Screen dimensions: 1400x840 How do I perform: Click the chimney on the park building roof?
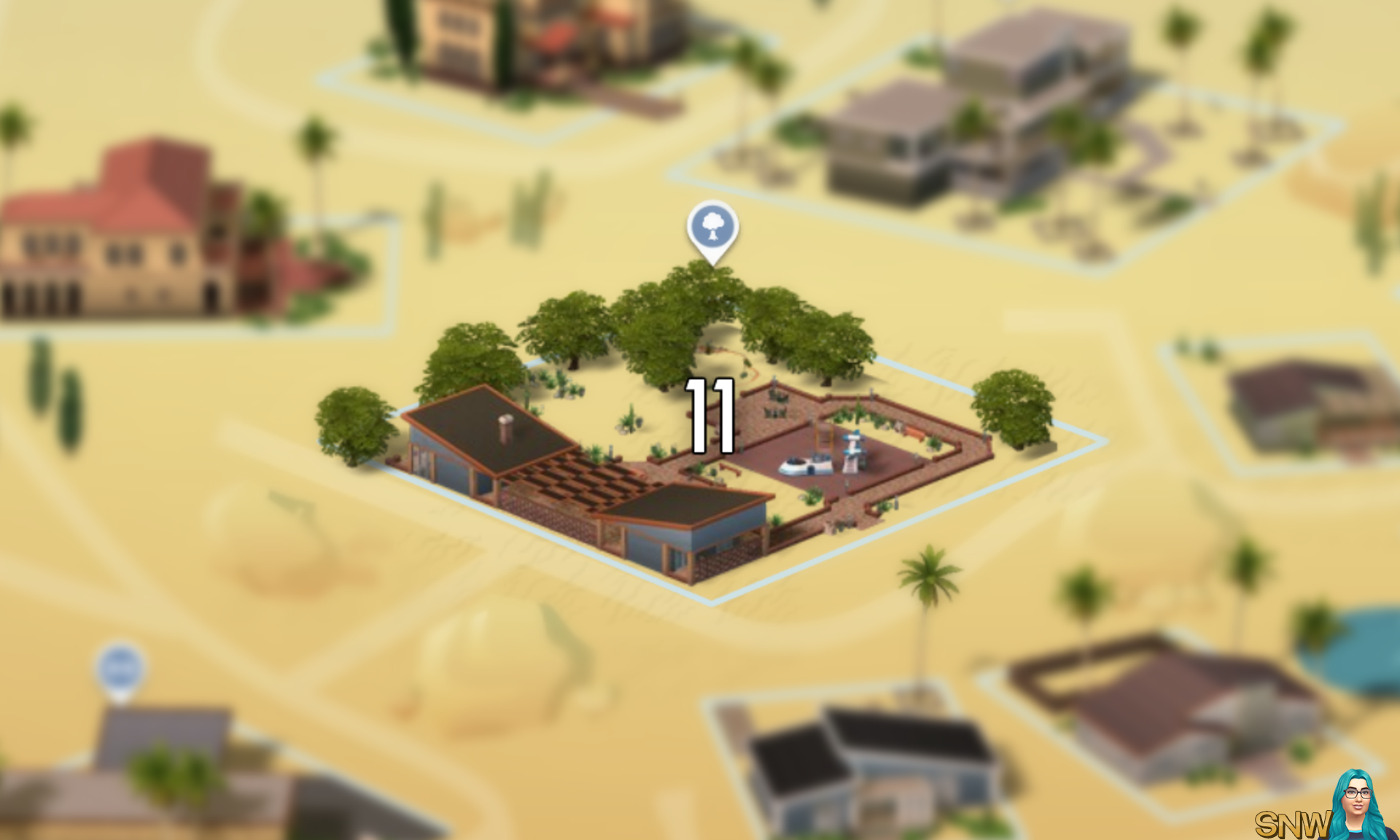point(505,429)
